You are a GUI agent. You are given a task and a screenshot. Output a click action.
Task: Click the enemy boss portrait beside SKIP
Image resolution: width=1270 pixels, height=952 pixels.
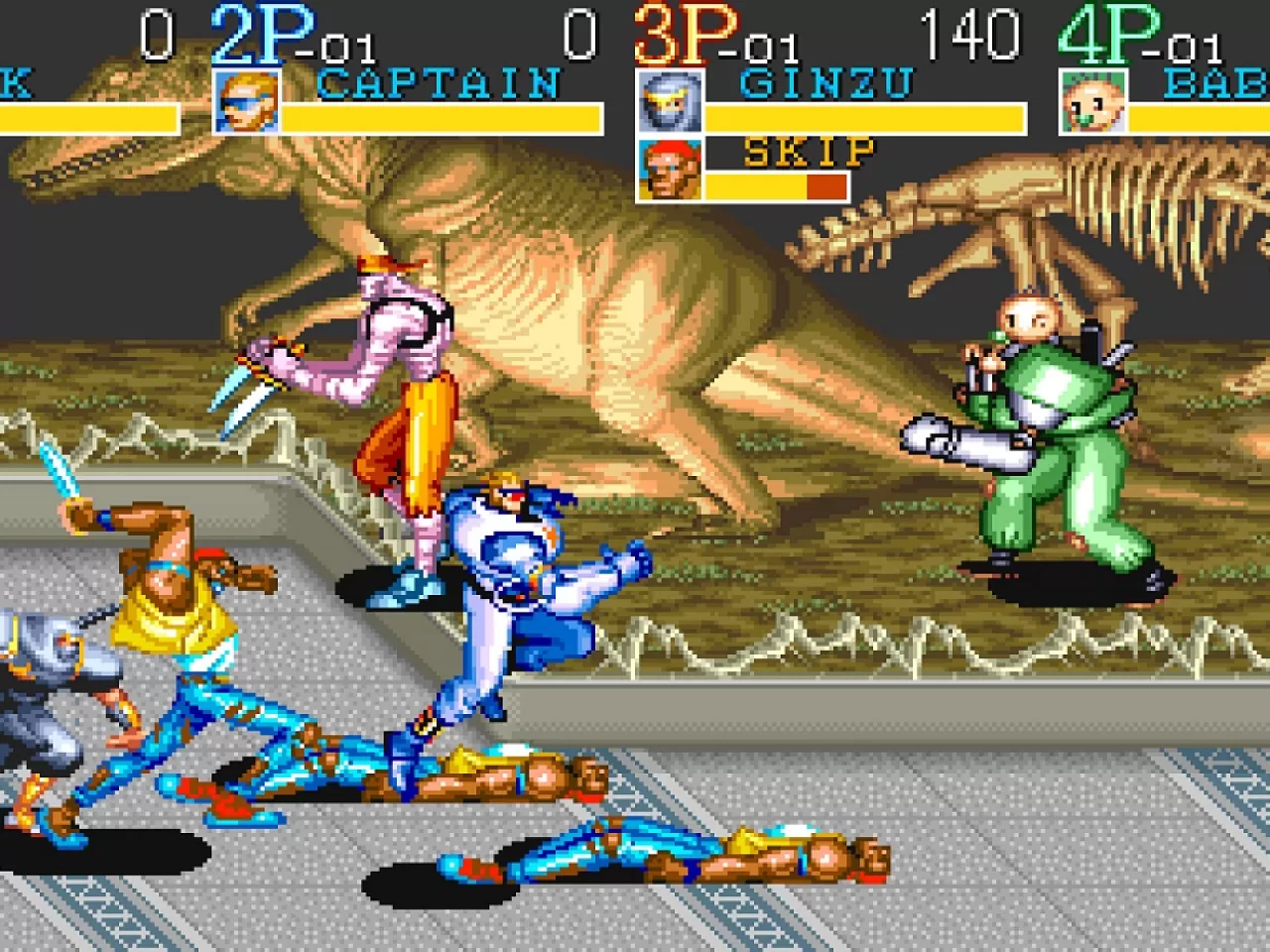pyautogui.click(x=673, y=169)
